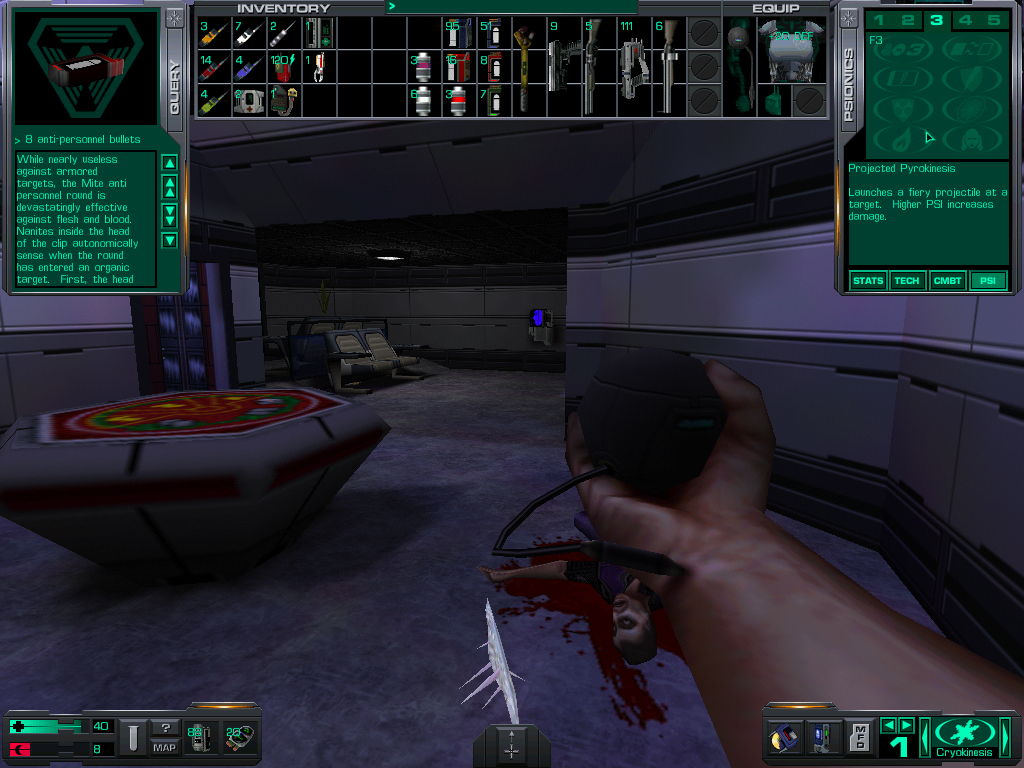Open the TECH skills panel
The height and width of the screenshot is (768, 1024).
pos(907,281)
